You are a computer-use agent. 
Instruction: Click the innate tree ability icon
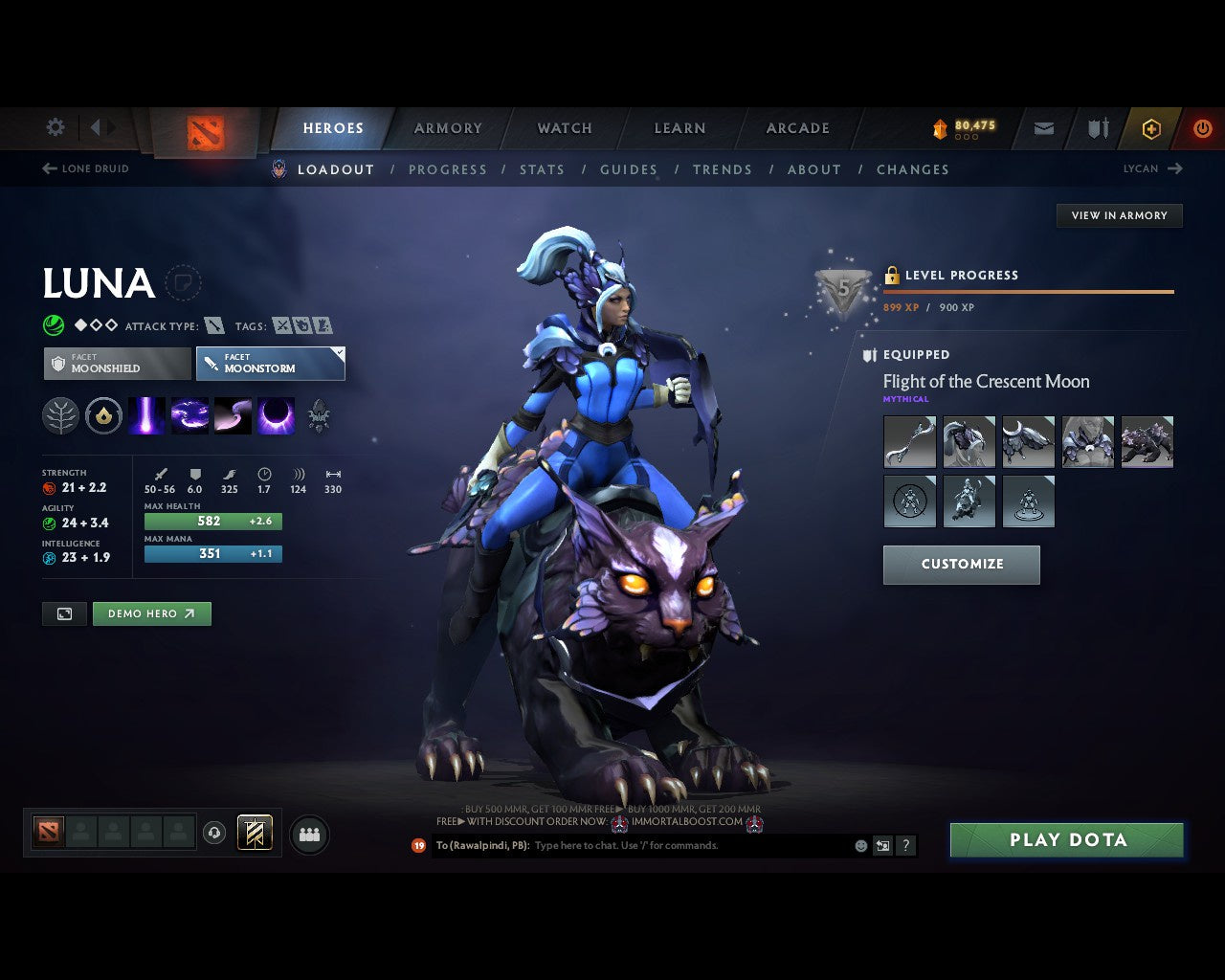click(60, 414)
